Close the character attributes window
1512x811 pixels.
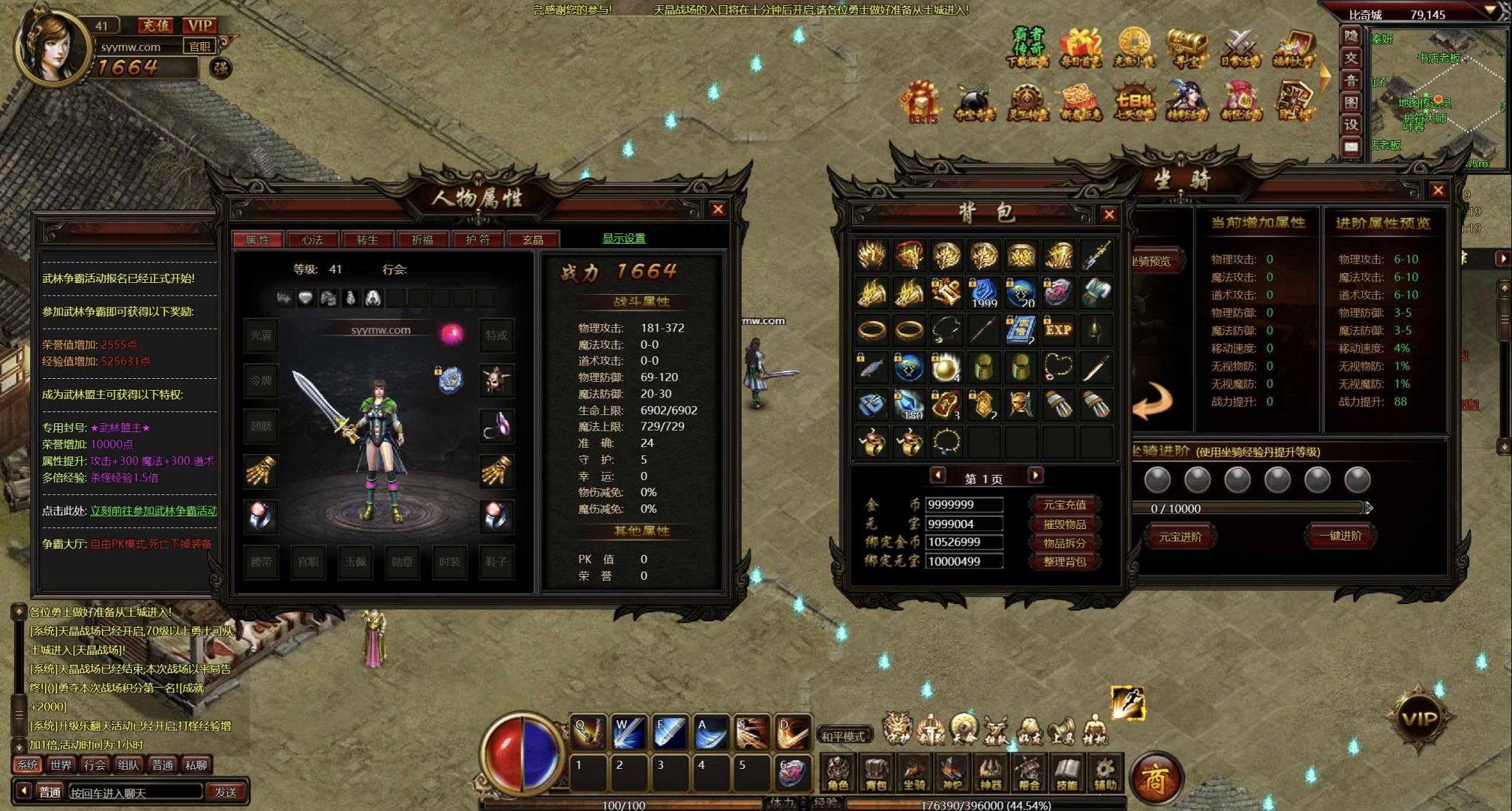[718, 210]
